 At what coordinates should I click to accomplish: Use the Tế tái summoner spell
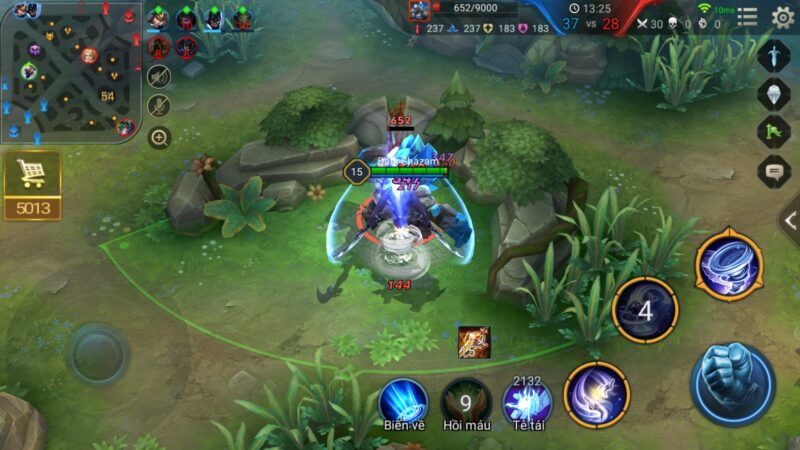pyautogui.click(x=527, y=402)
